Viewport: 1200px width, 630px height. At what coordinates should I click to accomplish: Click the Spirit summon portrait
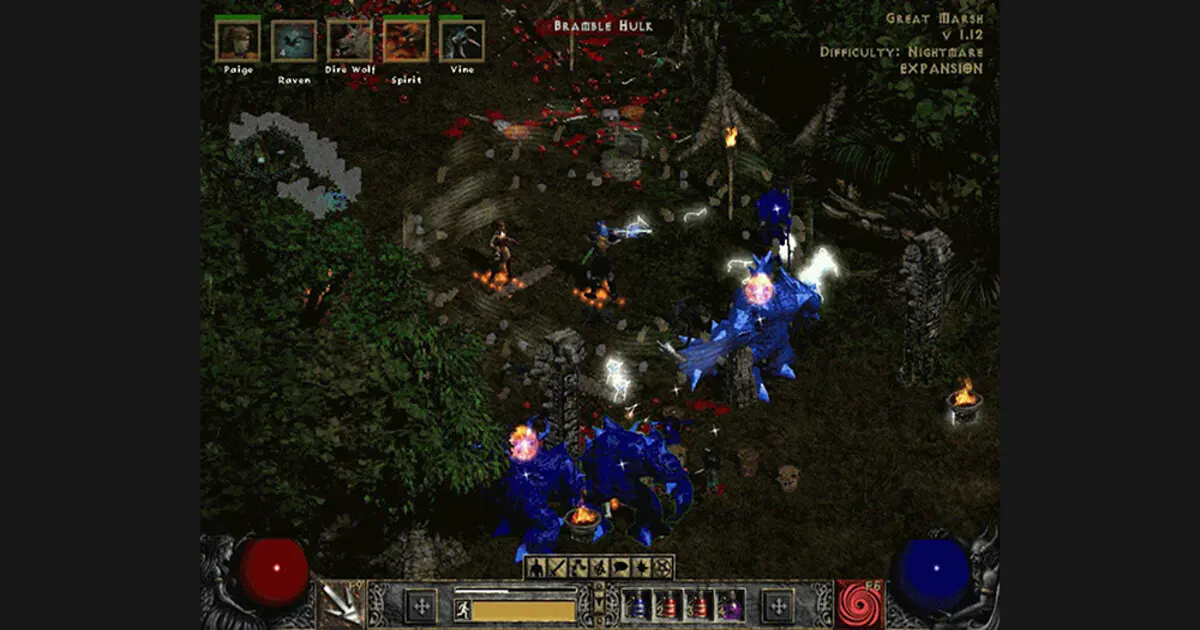(x=406, y=41)
